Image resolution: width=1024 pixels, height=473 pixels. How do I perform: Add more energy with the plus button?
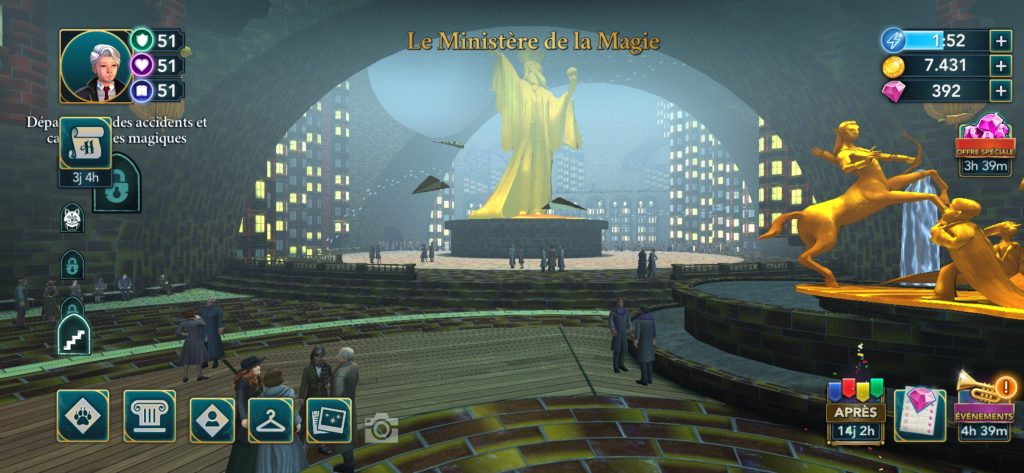[1000, 40]
